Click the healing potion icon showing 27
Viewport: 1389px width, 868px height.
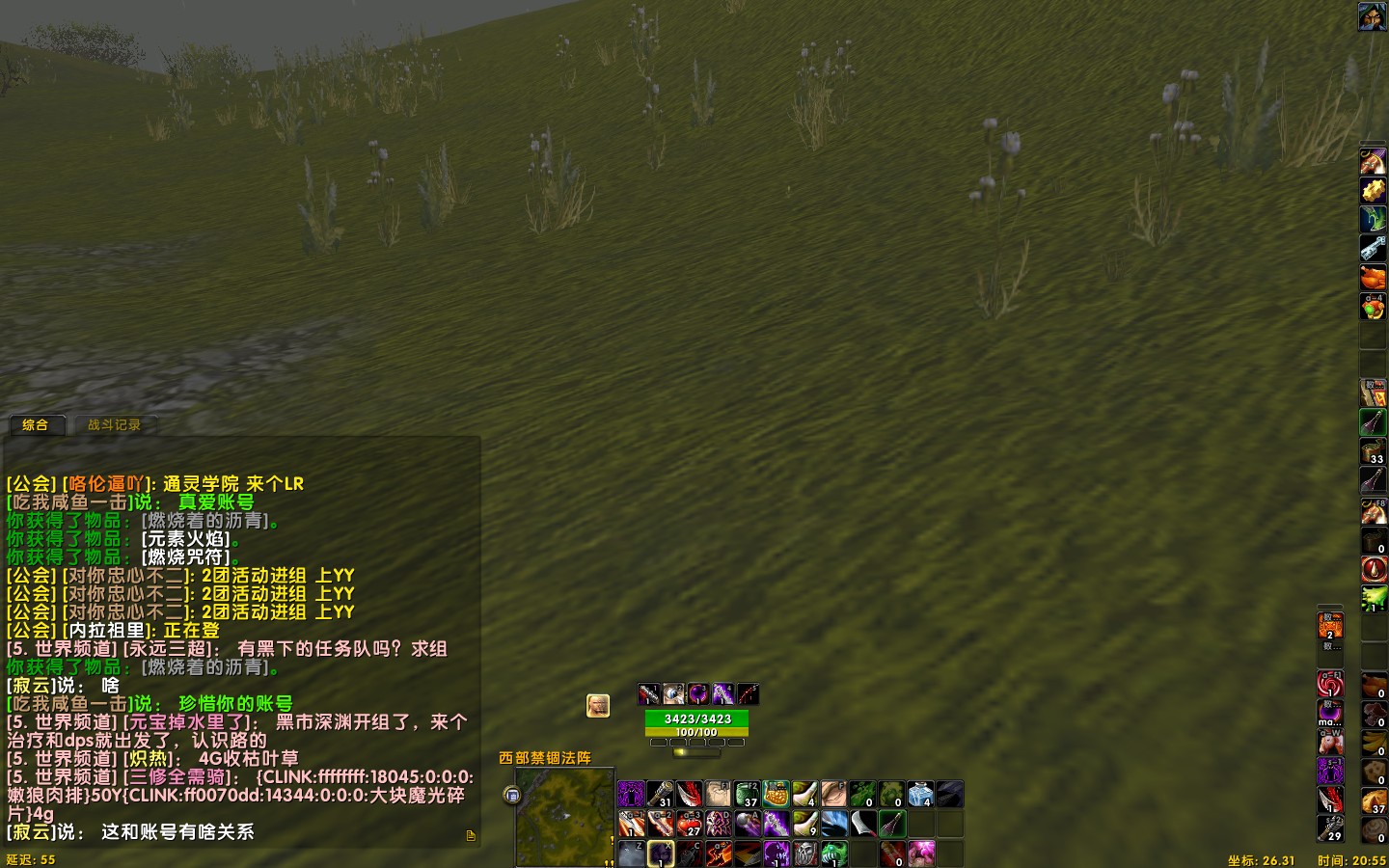[x=691, y=824]
